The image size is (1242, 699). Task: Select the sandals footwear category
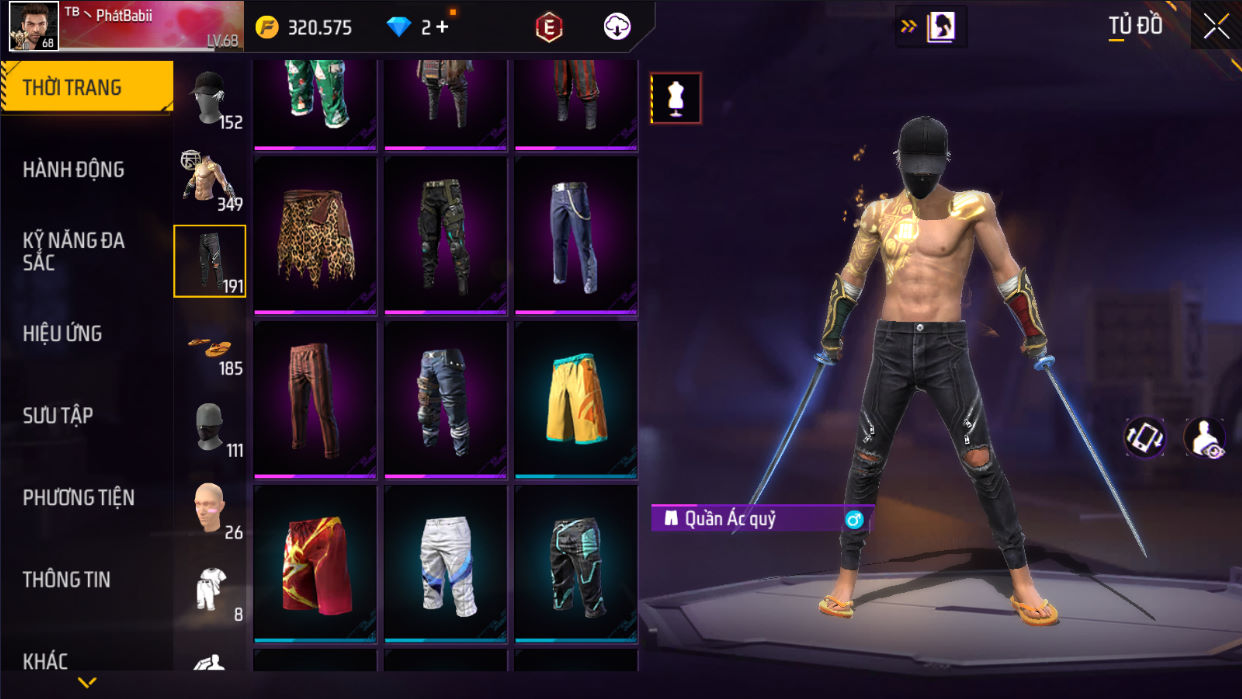210,346
